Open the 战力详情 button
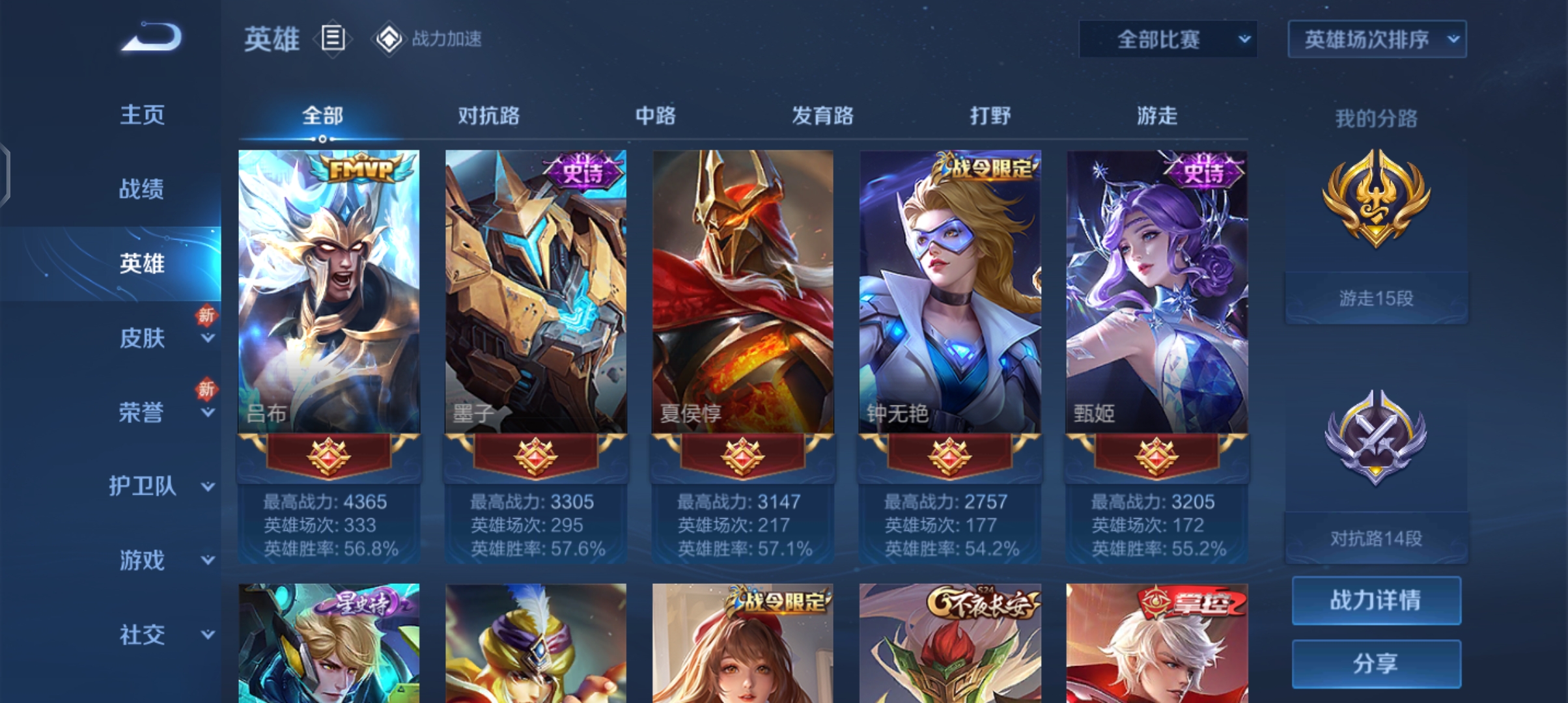The width and height of the screenshot is (1568, 703). [x=1376, y=600]
